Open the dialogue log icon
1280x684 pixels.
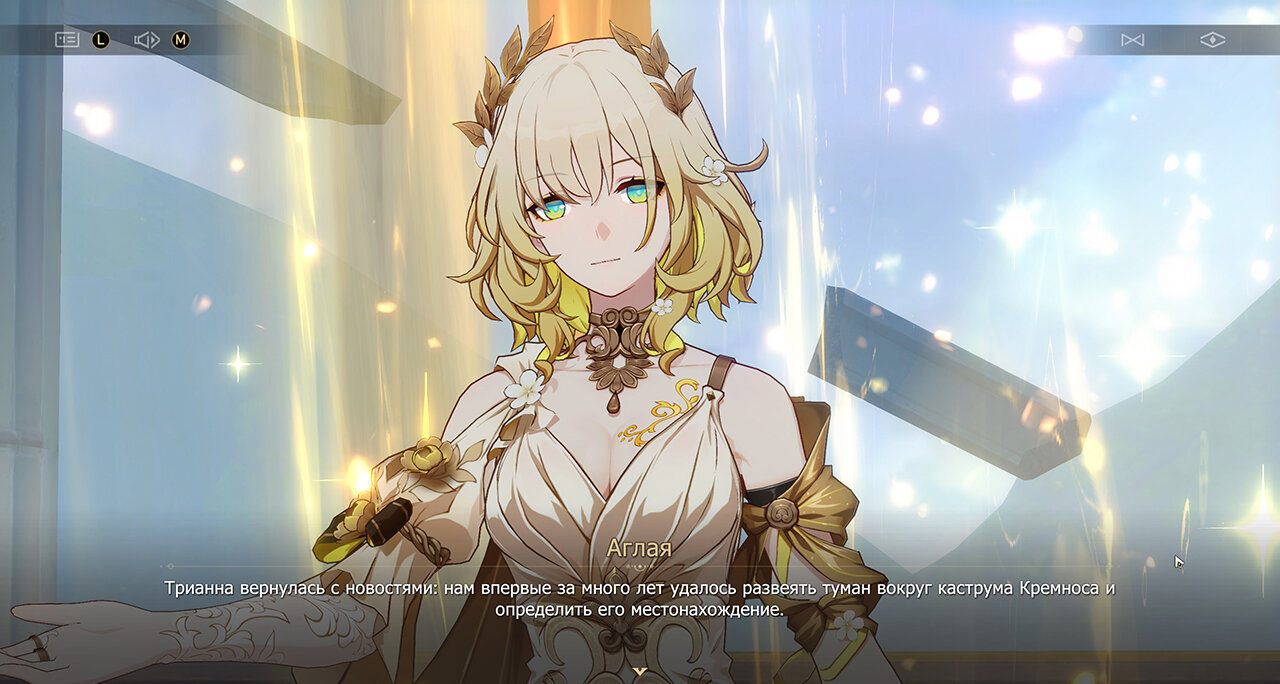pyautogui.click(x=66, y=40)
